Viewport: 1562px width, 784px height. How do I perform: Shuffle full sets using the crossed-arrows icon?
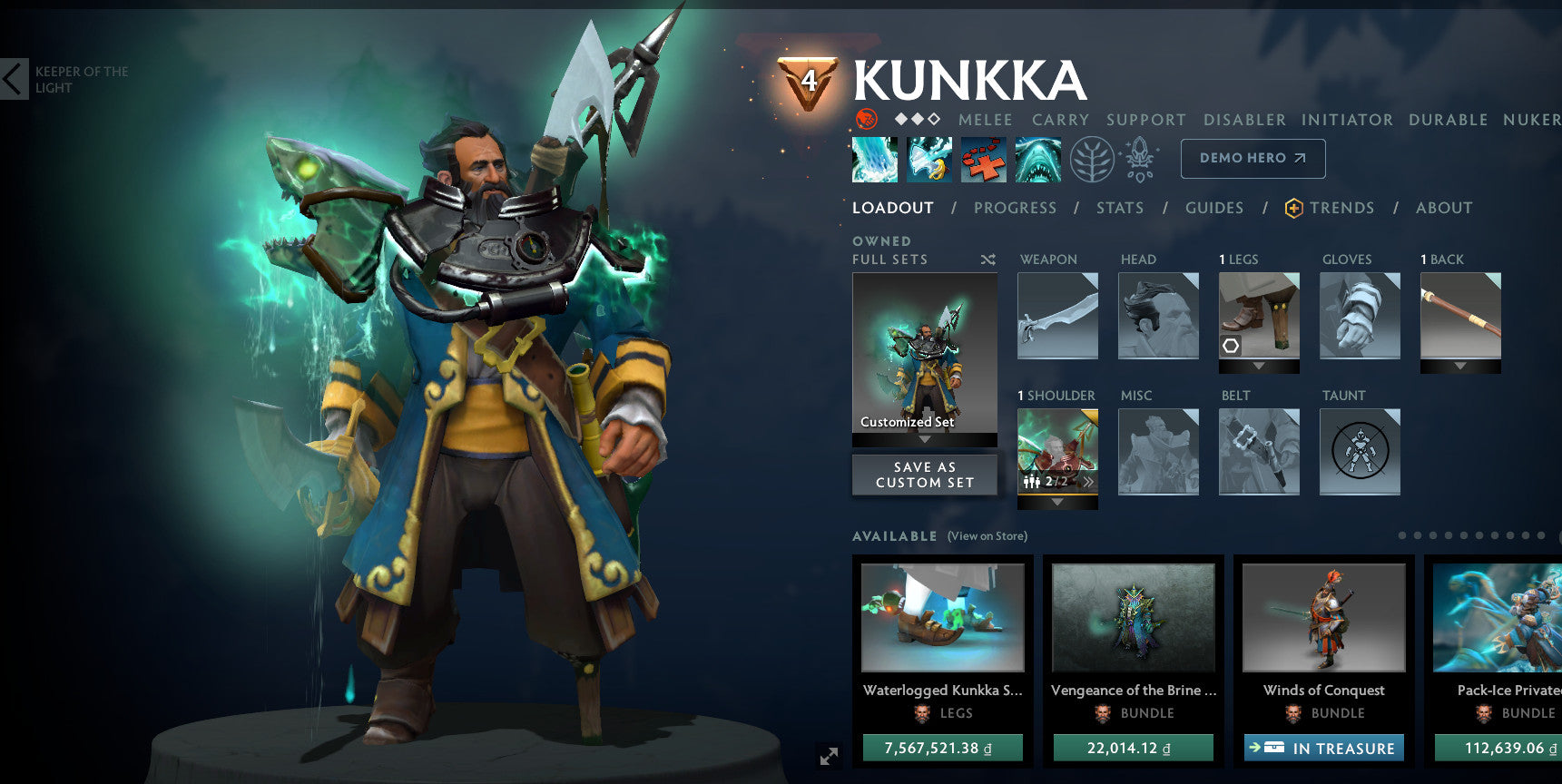tap(987, 260)
